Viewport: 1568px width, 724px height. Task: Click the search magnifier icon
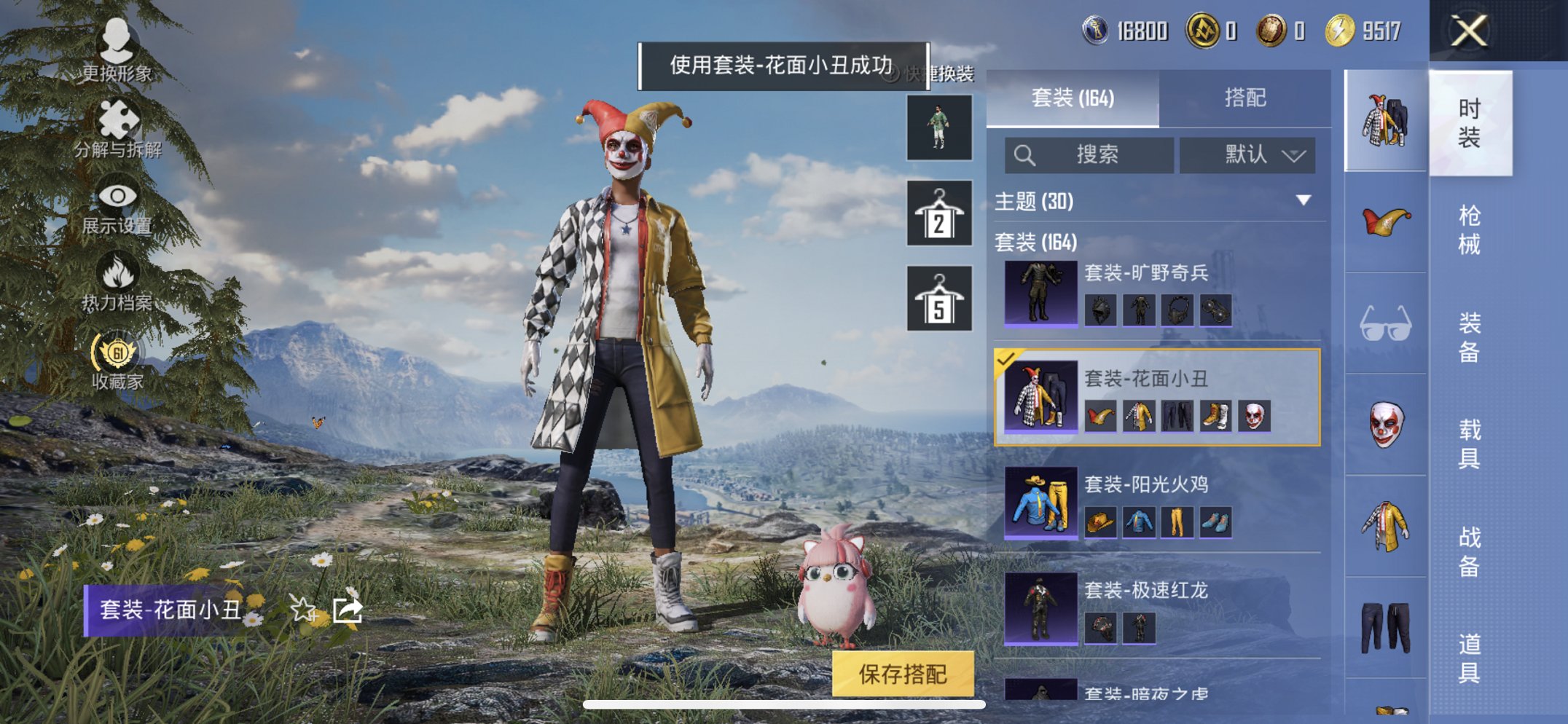click(1025, 154)
